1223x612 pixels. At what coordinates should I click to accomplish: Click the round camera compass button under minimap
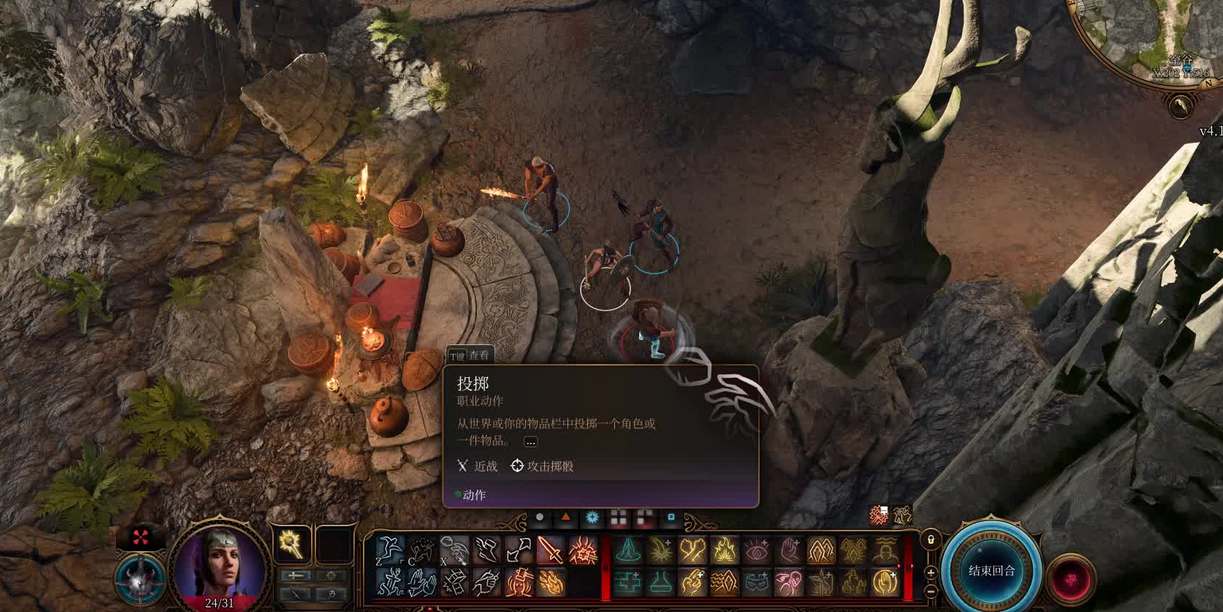pos(1183,104)
